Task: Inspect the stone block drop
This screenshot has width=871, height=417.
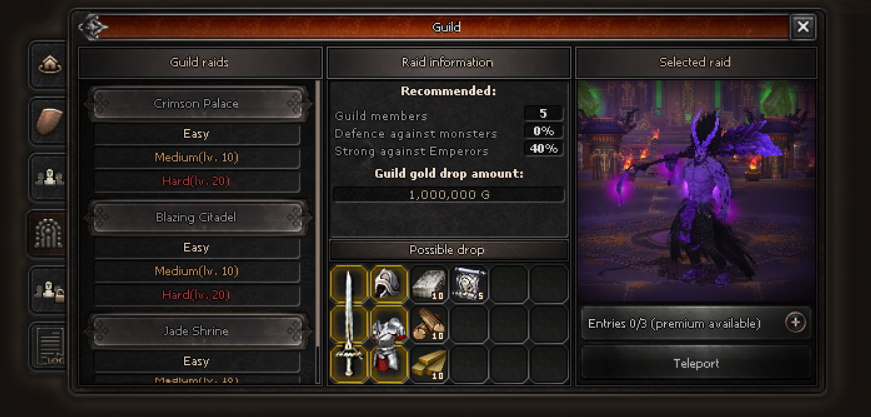Action: pyautogui.click(x=429, y=284)
